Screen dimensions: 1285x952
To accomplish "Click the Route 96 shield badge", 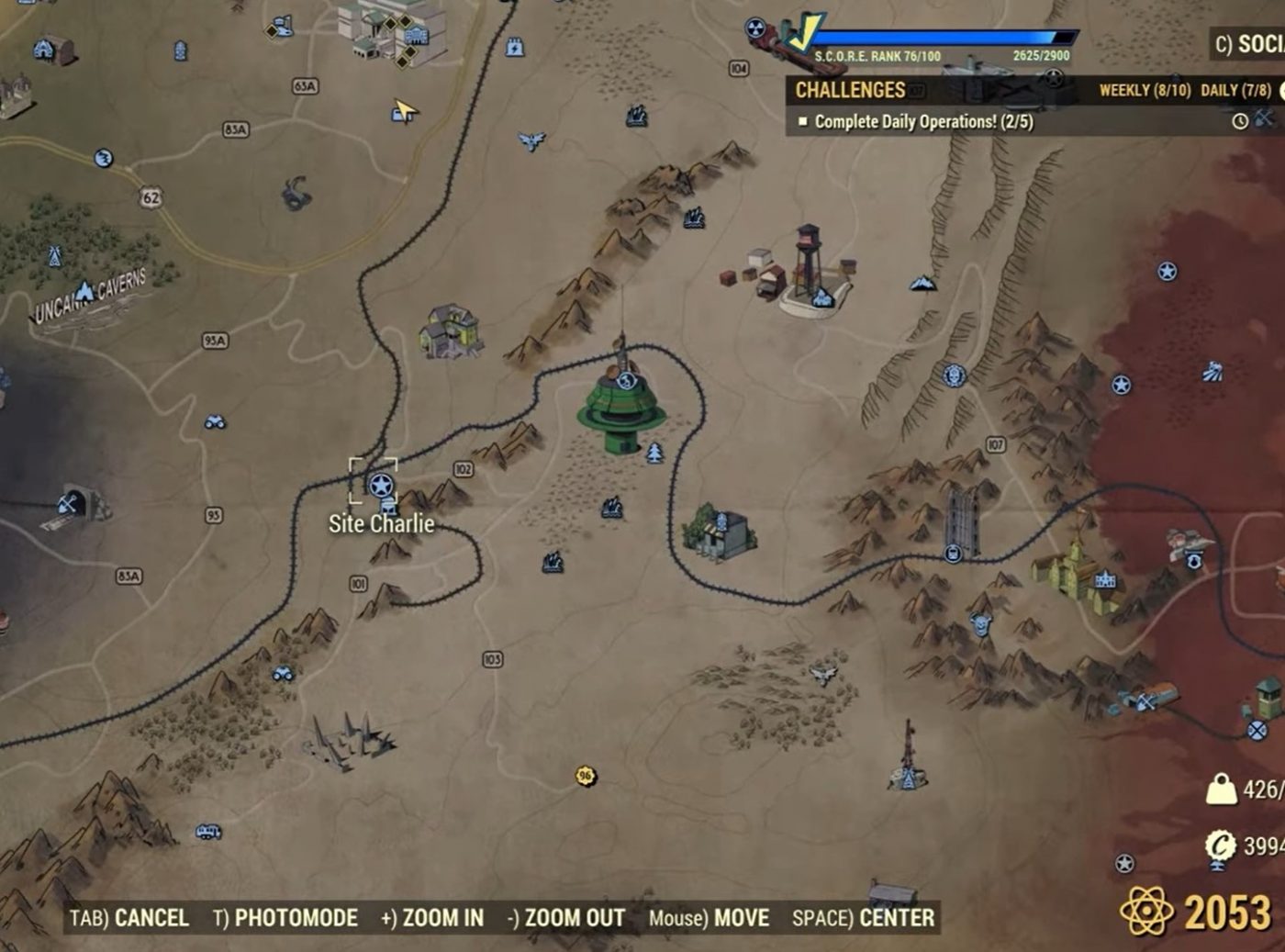I will [x=585, y=778].
